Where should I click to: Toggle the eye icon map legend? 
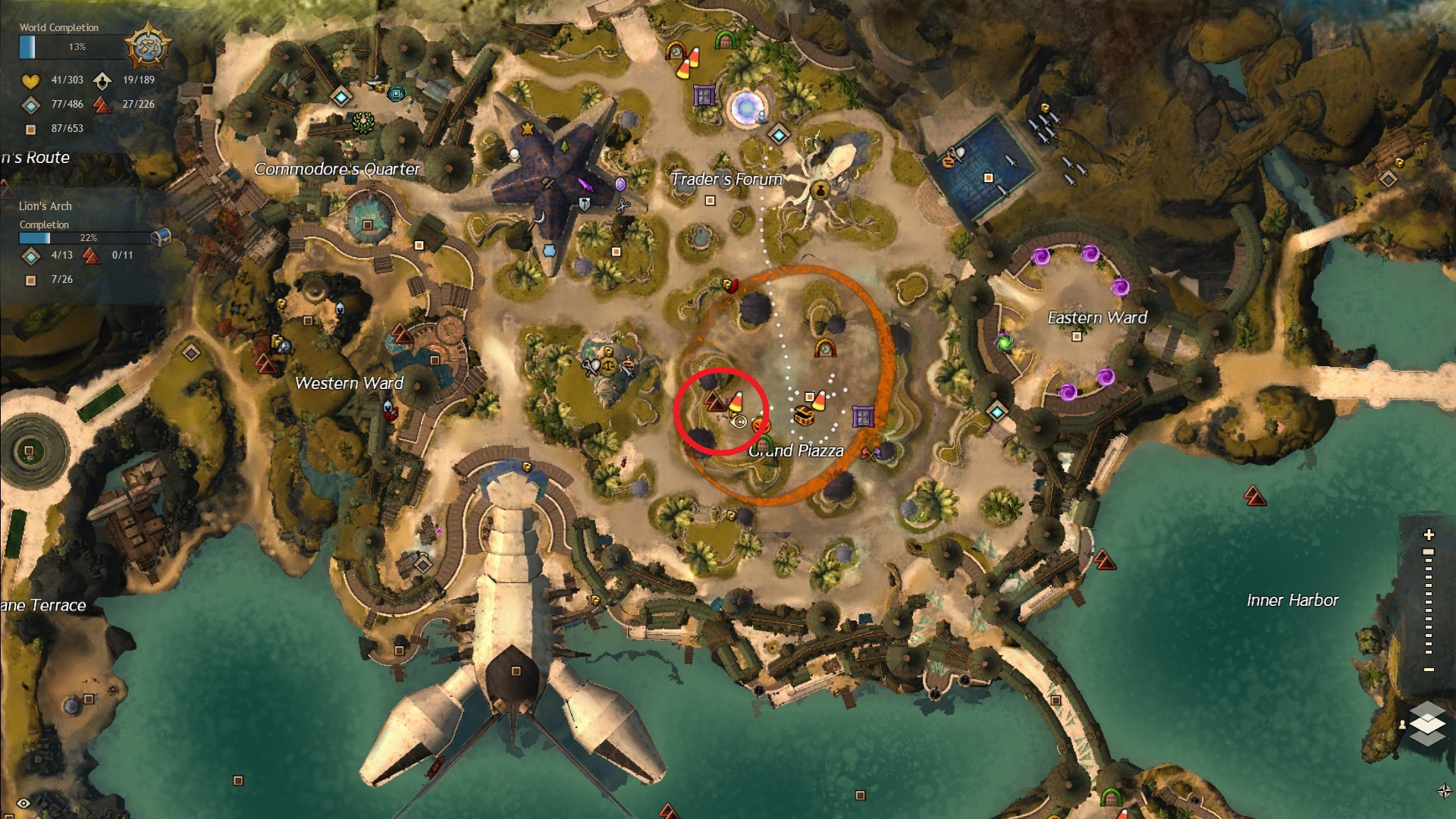[24, 803]
